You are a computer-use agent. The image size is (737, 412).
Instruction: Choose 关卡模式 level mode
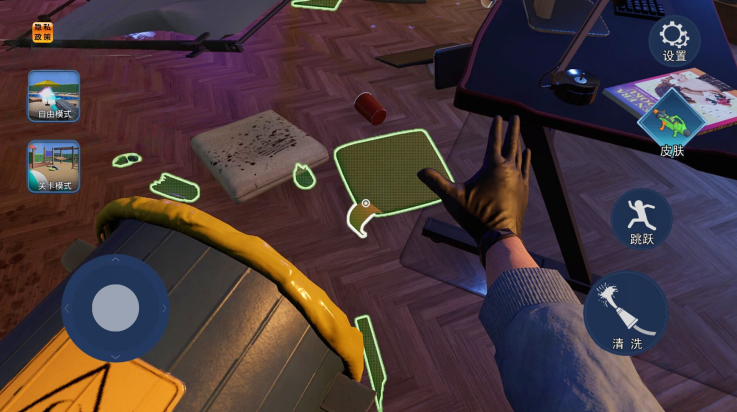pyautogui.click(x=54, y=166)
